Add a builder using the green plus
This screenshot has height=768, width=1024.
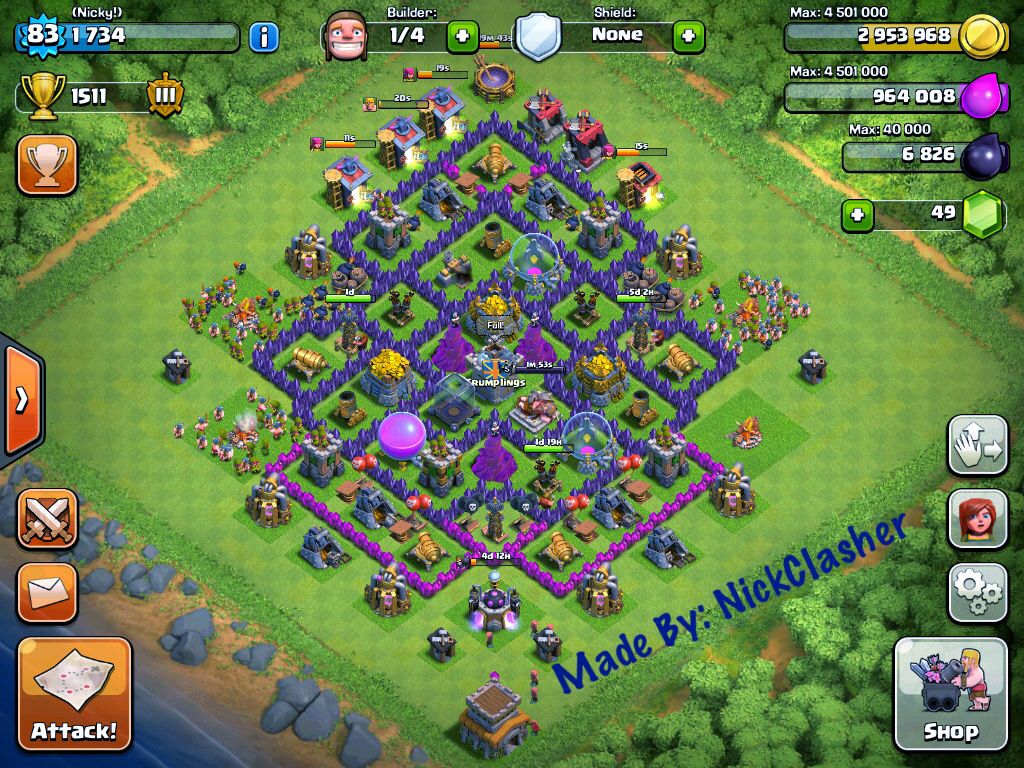[461, 37]
